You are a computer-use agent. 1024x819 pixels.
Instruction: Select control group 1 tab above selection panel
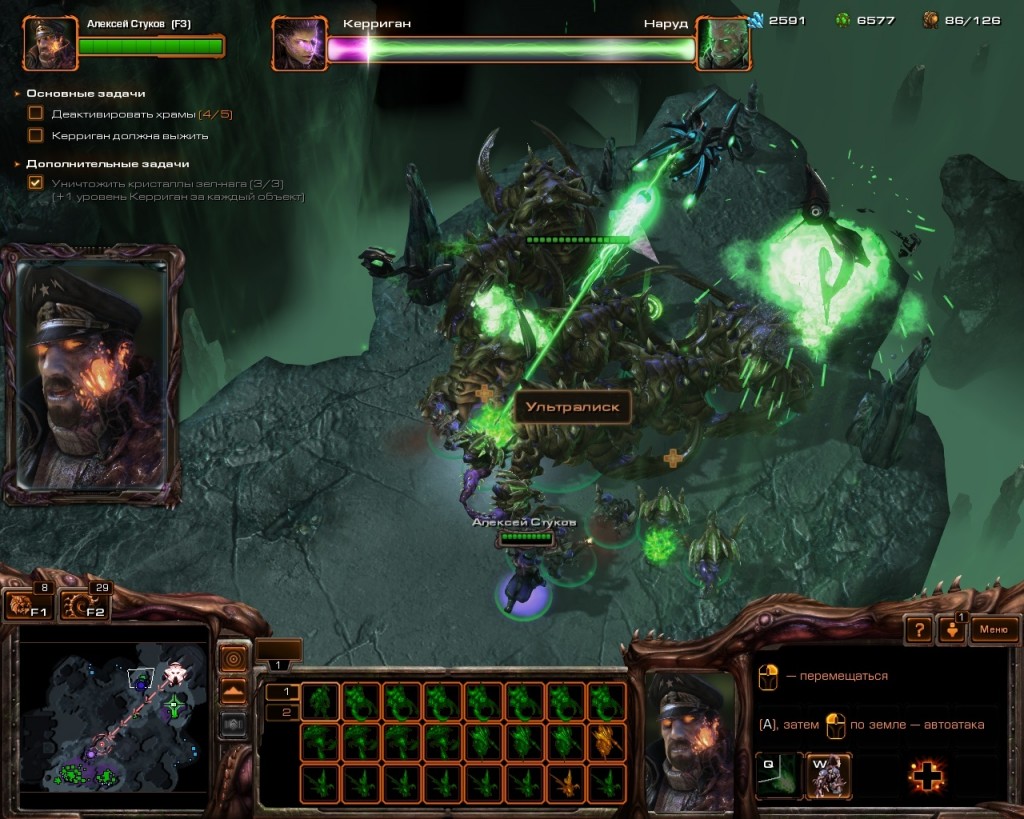tap(279, 664)
